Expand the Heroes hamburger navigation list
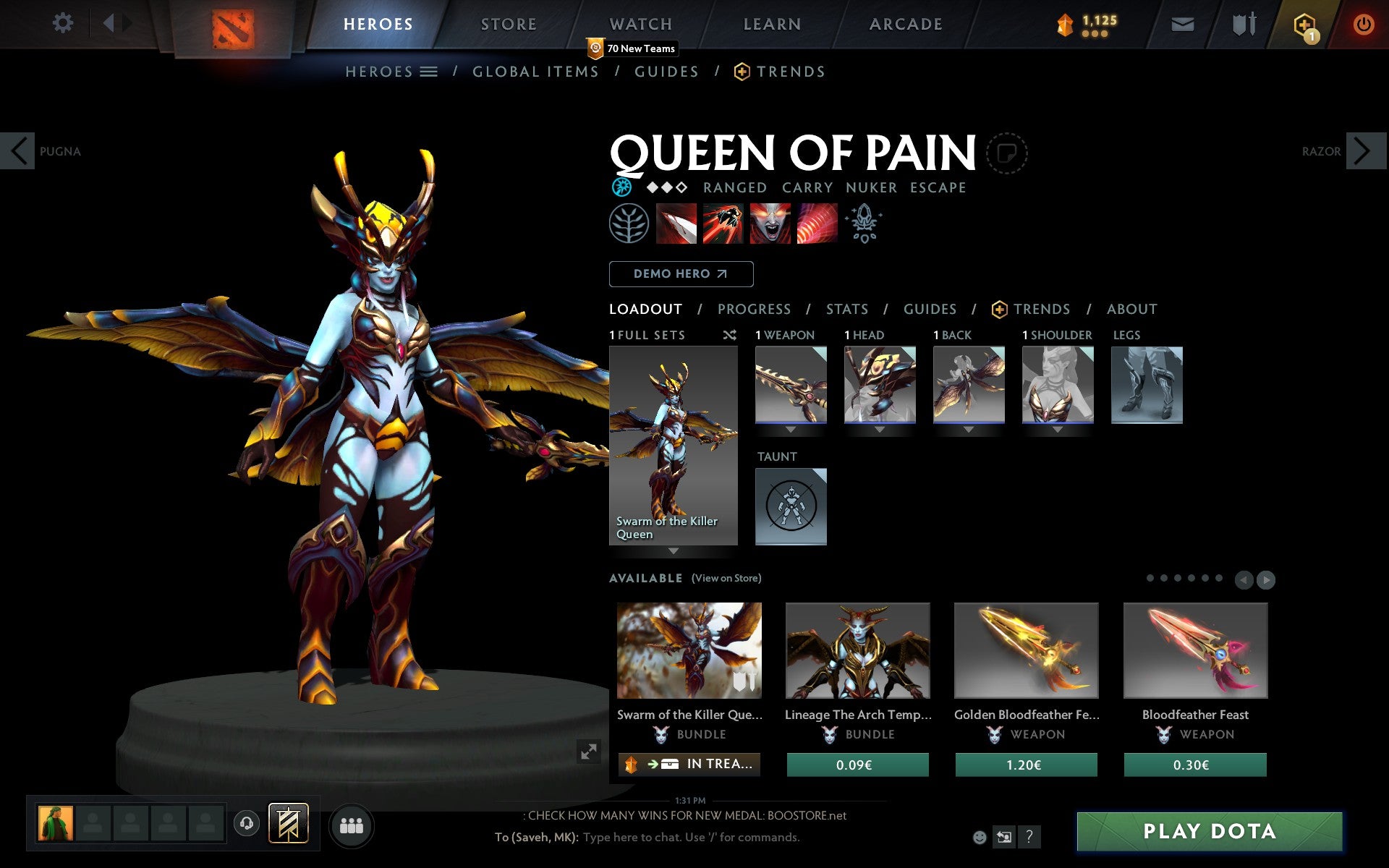Viewport: 1389px width, 868px height. pyautogui.click(x=429, y=72)
